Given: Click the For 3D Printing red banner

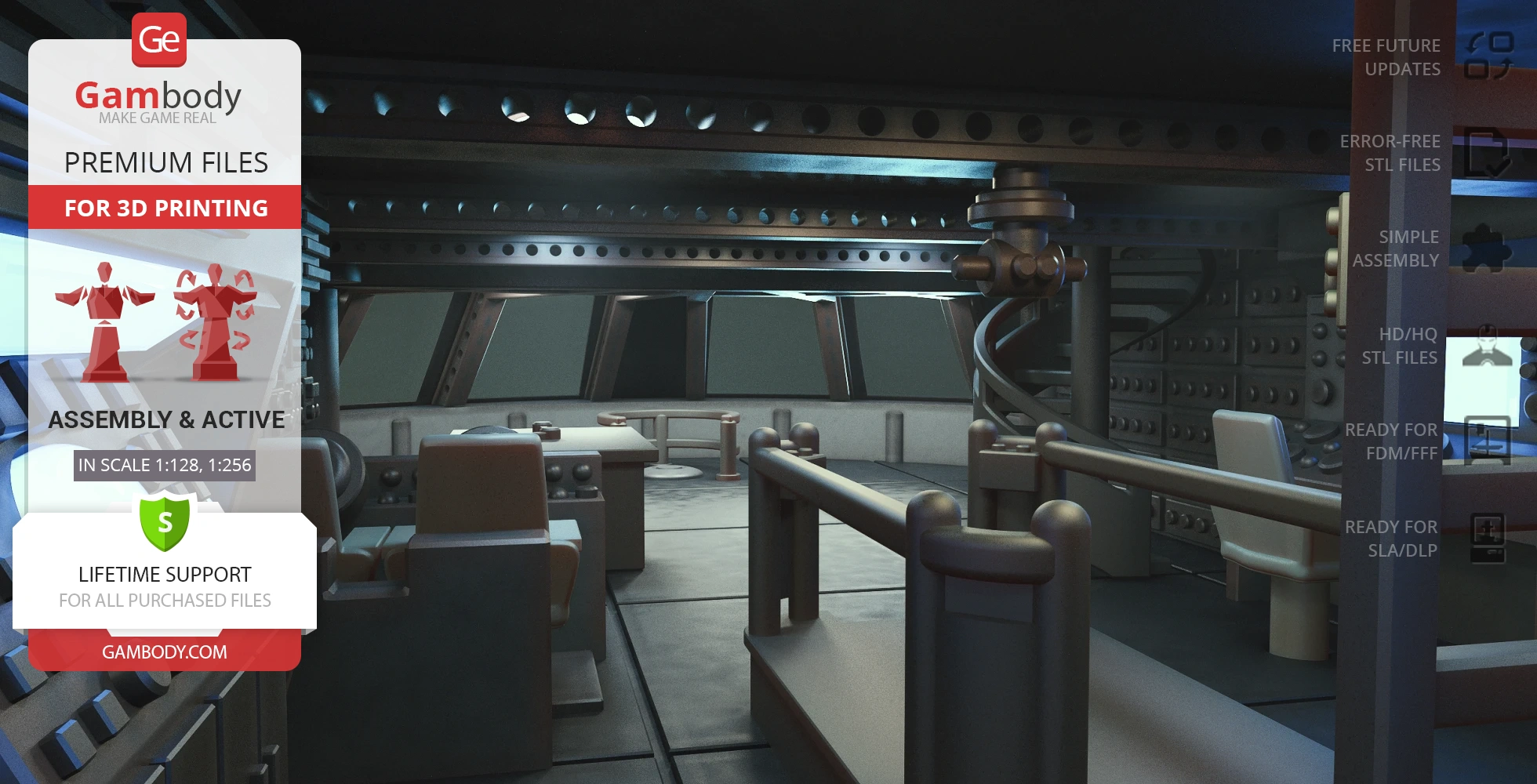Looking at the screenshot, I should point(165,208).
